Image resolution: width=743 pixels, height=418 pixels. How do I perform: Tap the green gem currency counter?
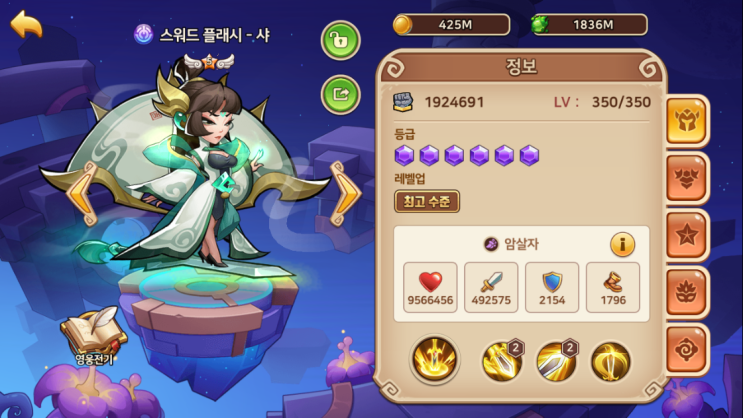[x=588, y=24]
